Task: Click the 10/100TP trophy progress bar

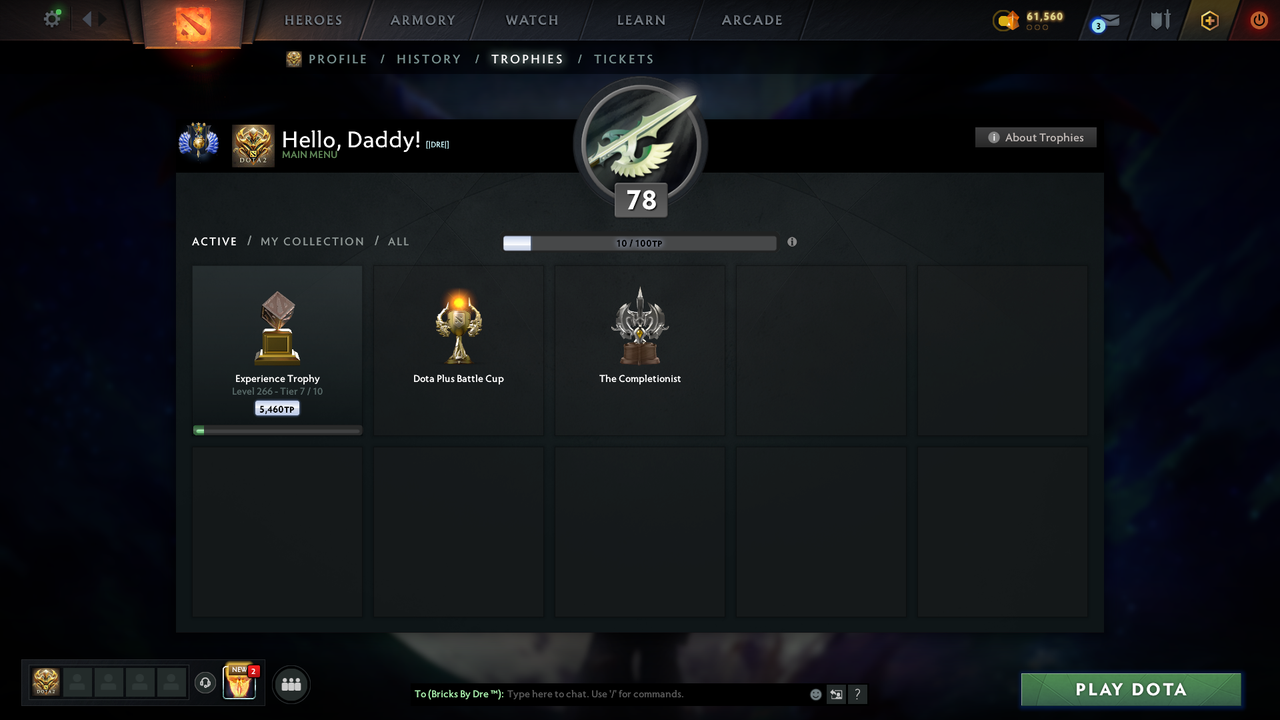Action: 637,242
